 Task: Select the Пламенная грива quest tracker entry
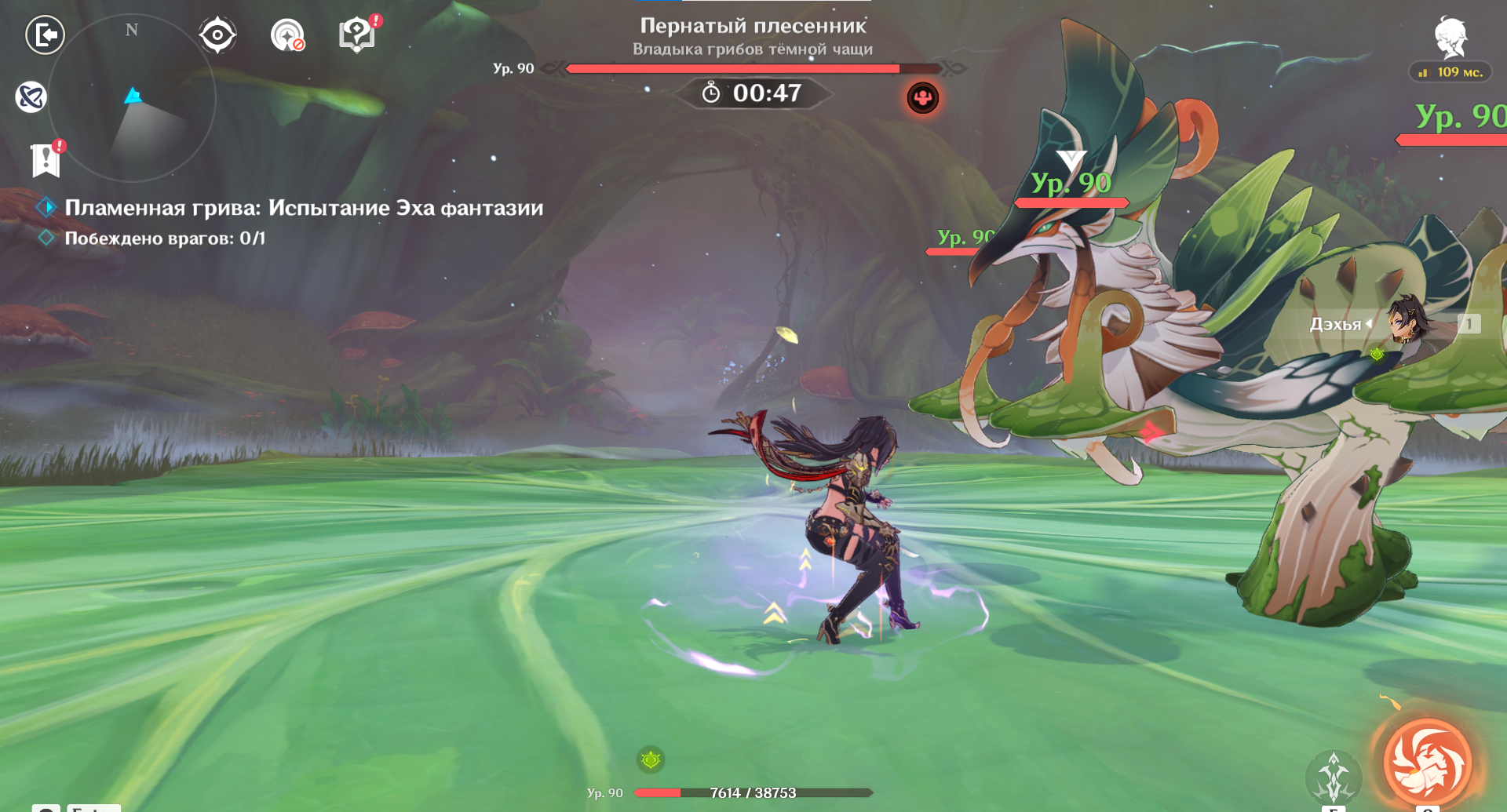click(x=303, y=208)
